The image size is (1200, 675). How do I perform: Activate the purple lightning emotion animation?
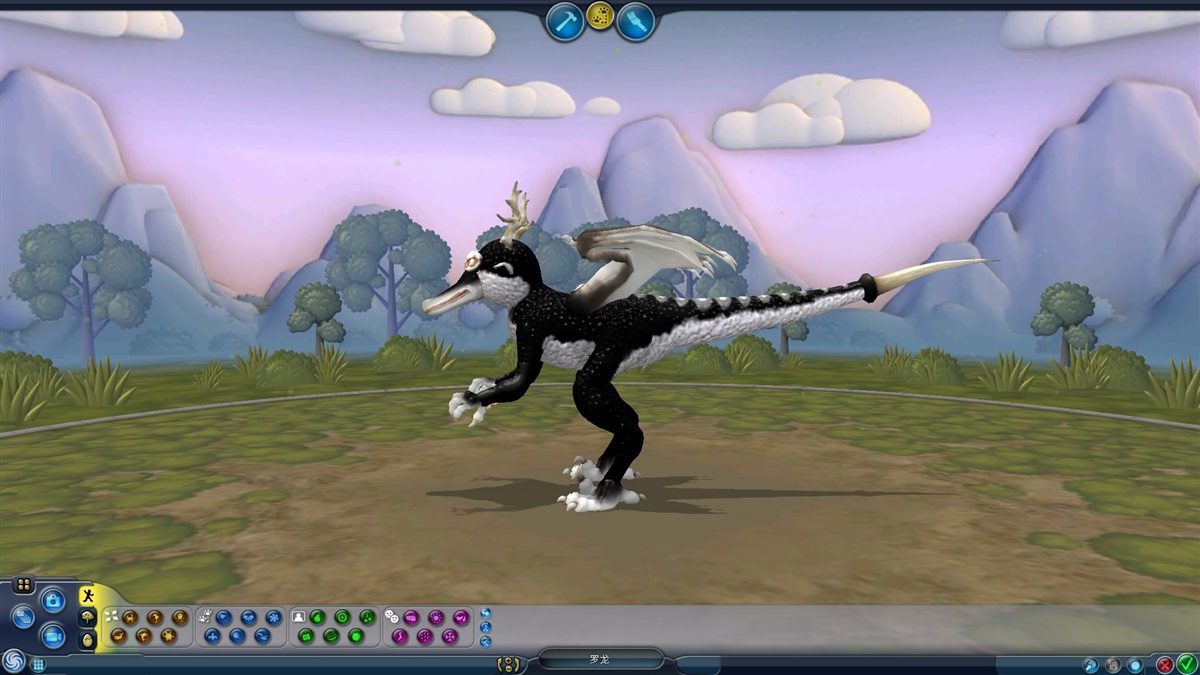pos(400,635)
